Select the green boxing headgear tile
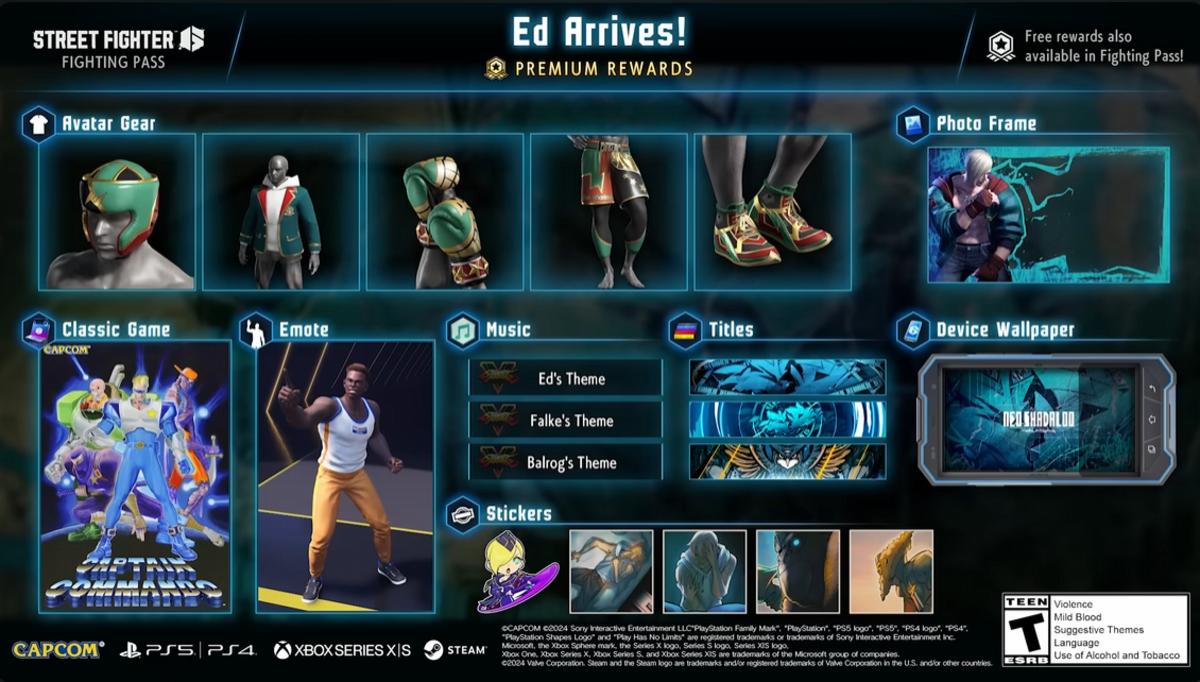The height and width of the screenshot is (682, 1200). pos(117,212)
